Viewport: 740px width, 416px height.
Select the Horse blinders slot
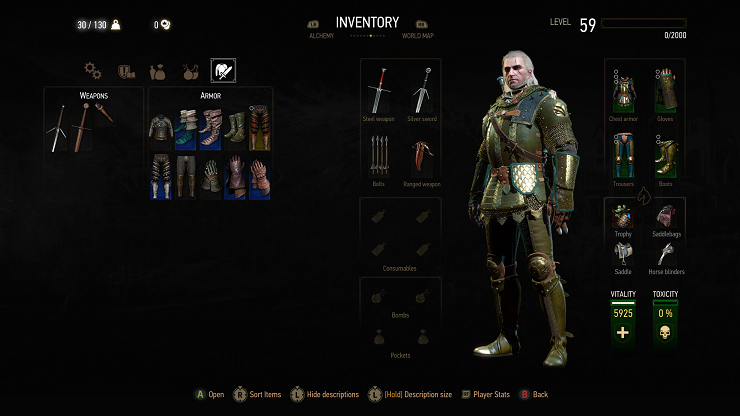tap(665, 256)
